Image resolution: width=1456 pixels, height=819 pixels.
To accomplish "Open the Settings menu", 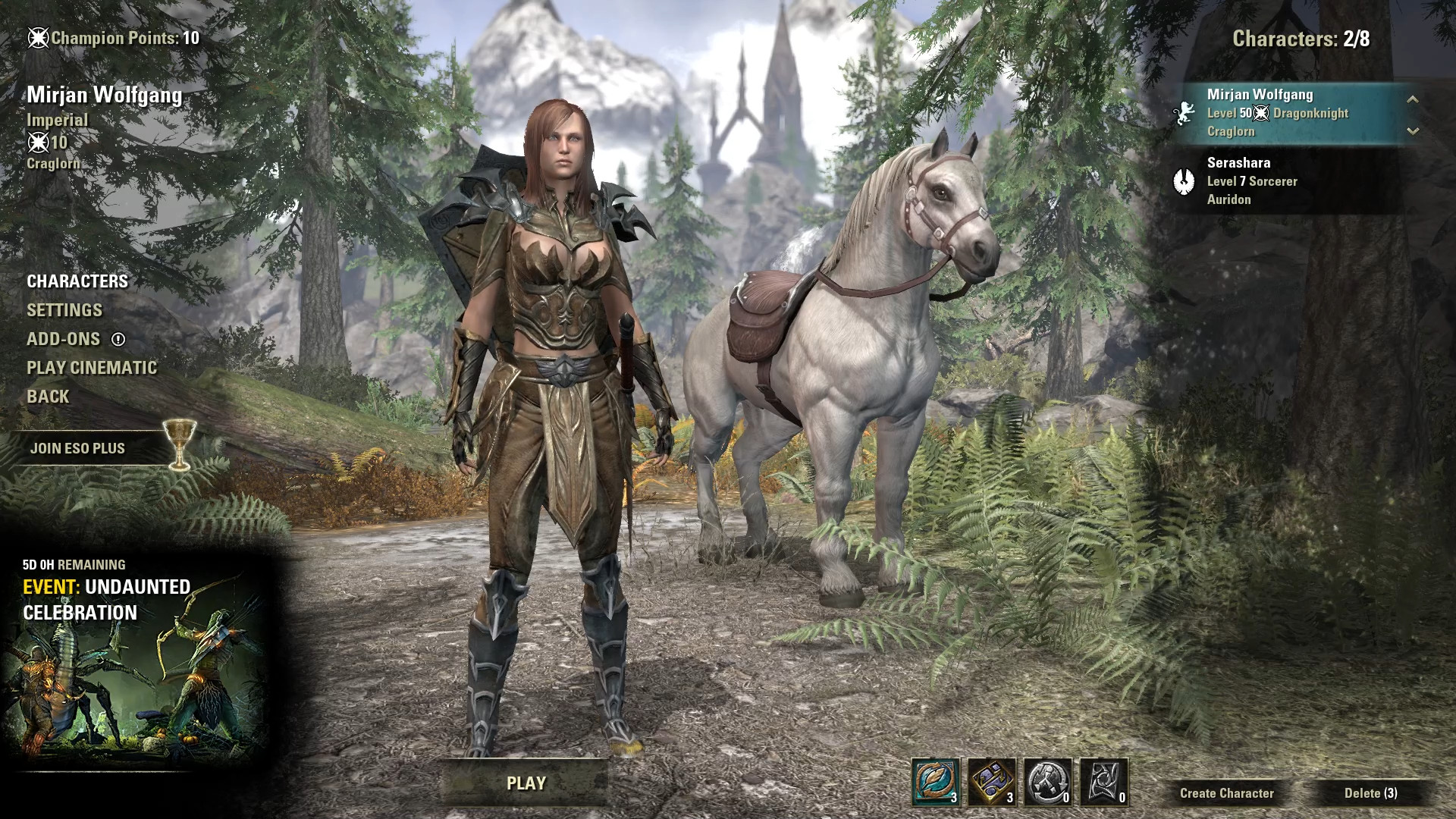I will click(64, 310).
